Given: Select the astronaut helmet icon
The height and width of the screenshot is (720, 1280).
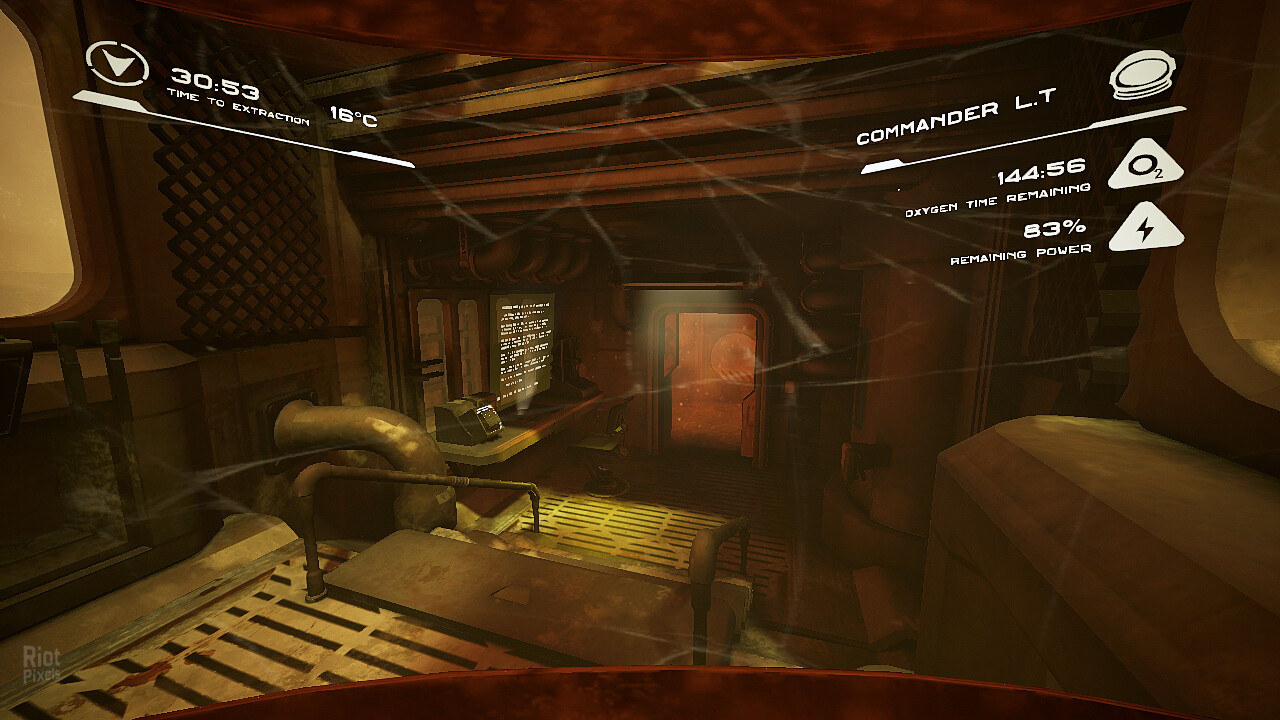Looking at the screenshot, I should pyautogui.click(x=1143, y=76).
